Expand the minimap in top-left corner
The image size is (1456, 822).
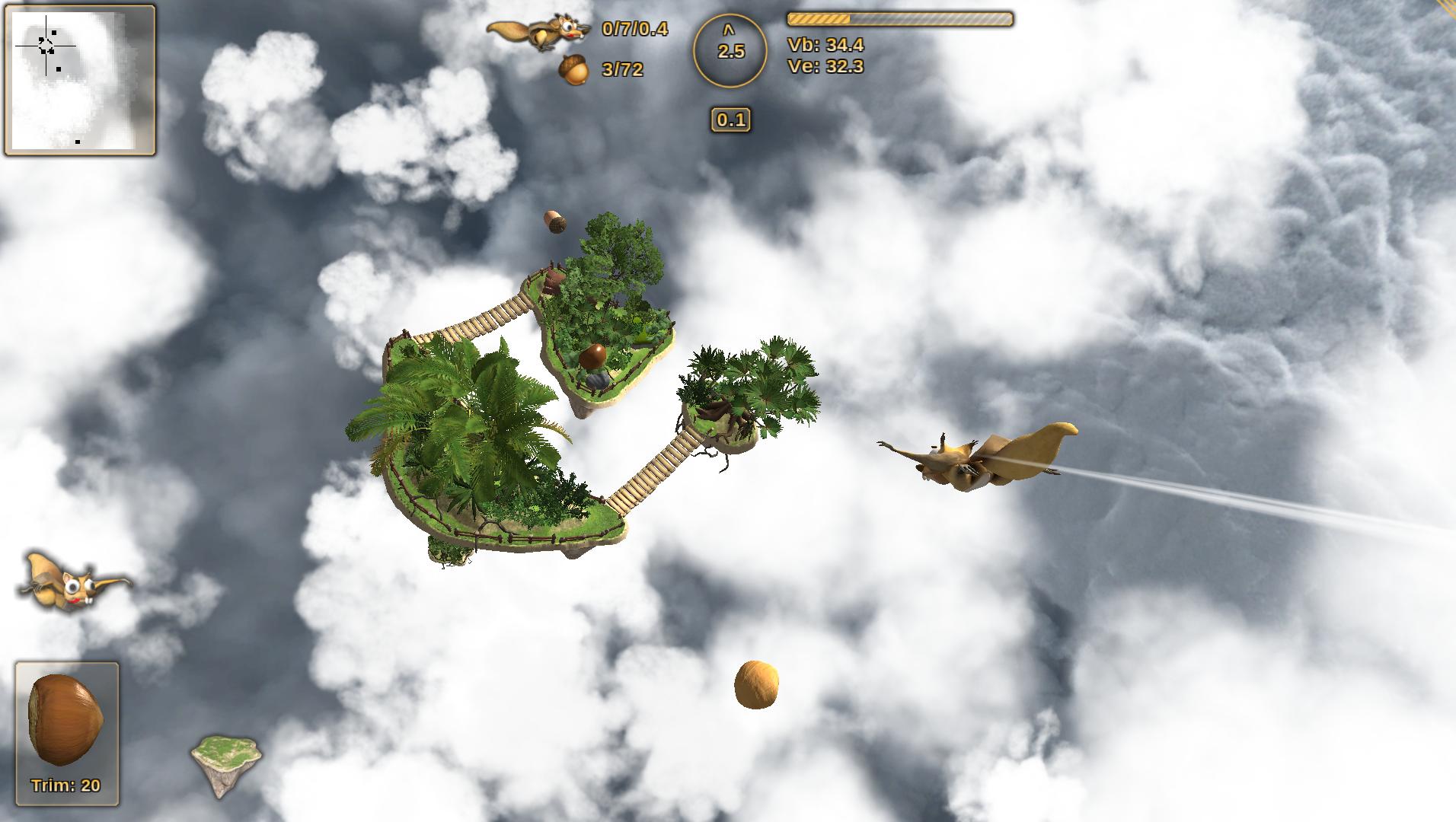tap(80, 81)
